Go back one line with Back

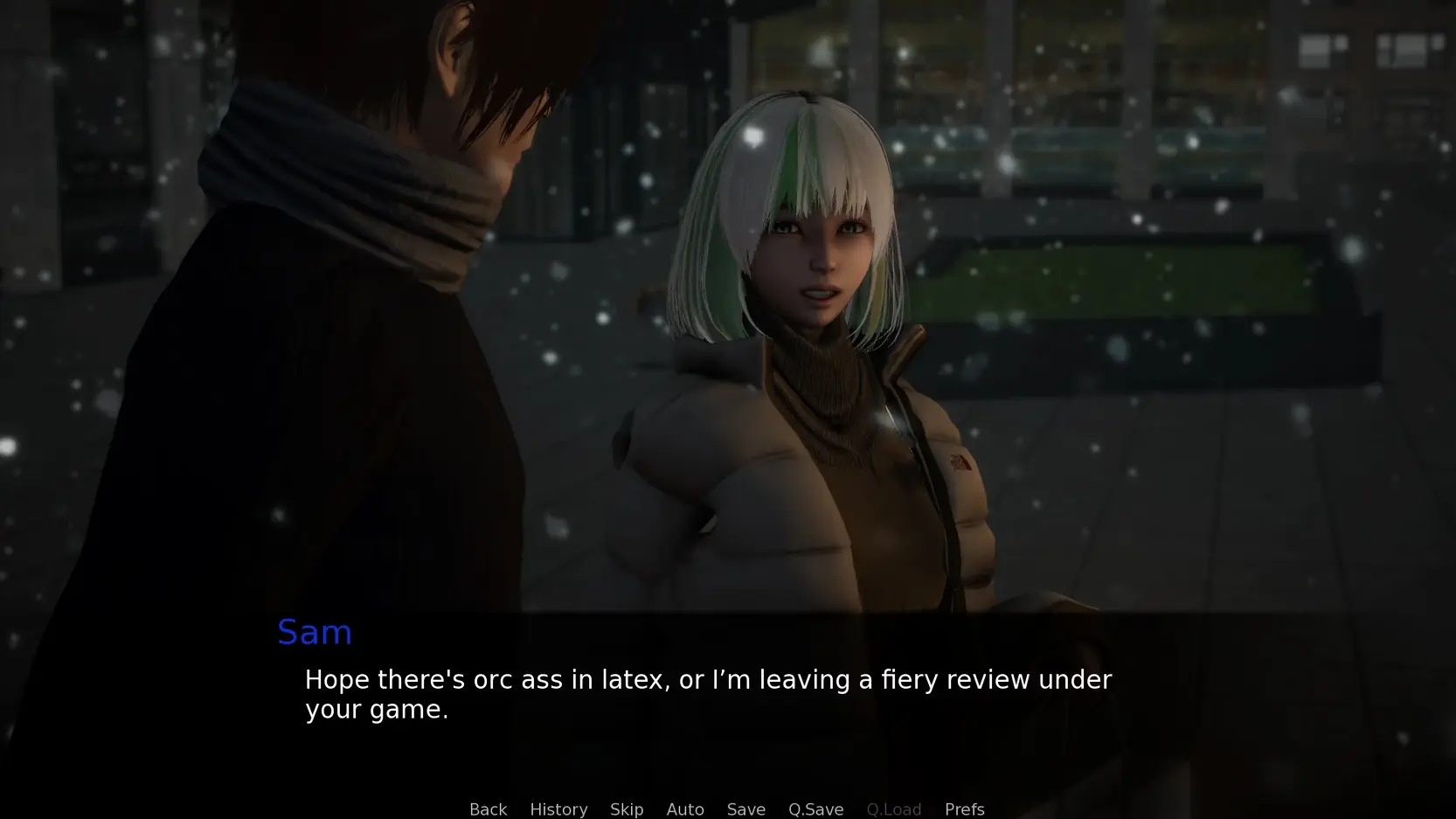click(x=488, y=809)
